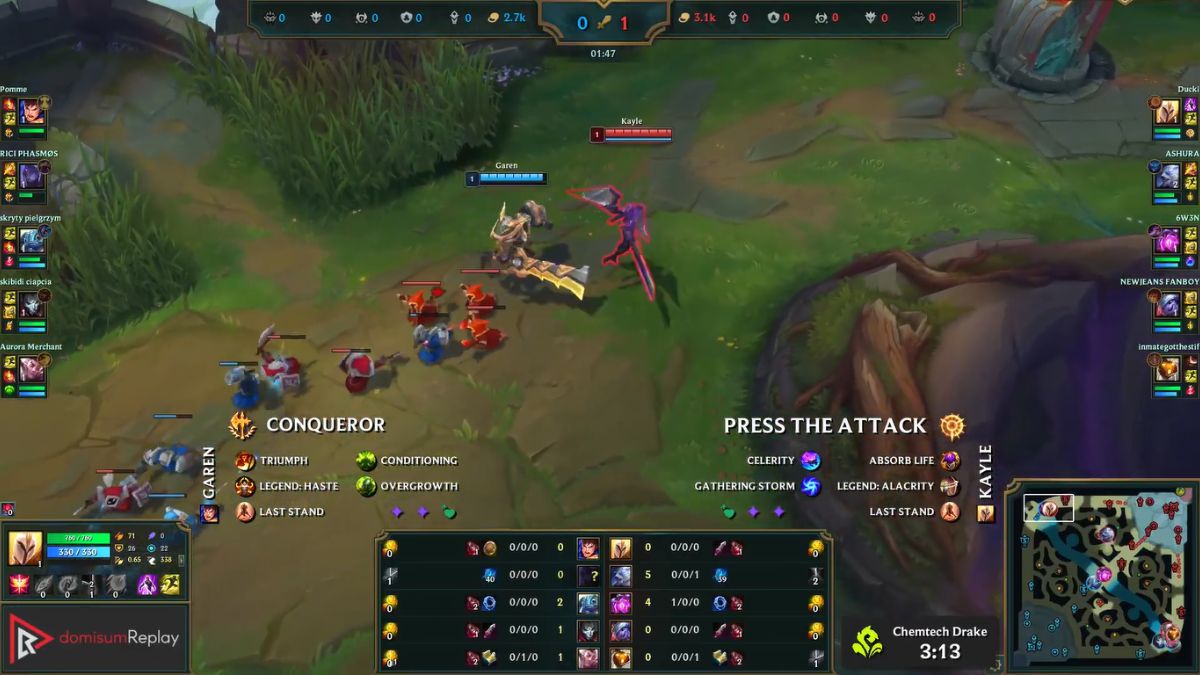Click the yellow Flash summoner spell icon
This screenshot has height=675, width=1200.
[170, 585]
